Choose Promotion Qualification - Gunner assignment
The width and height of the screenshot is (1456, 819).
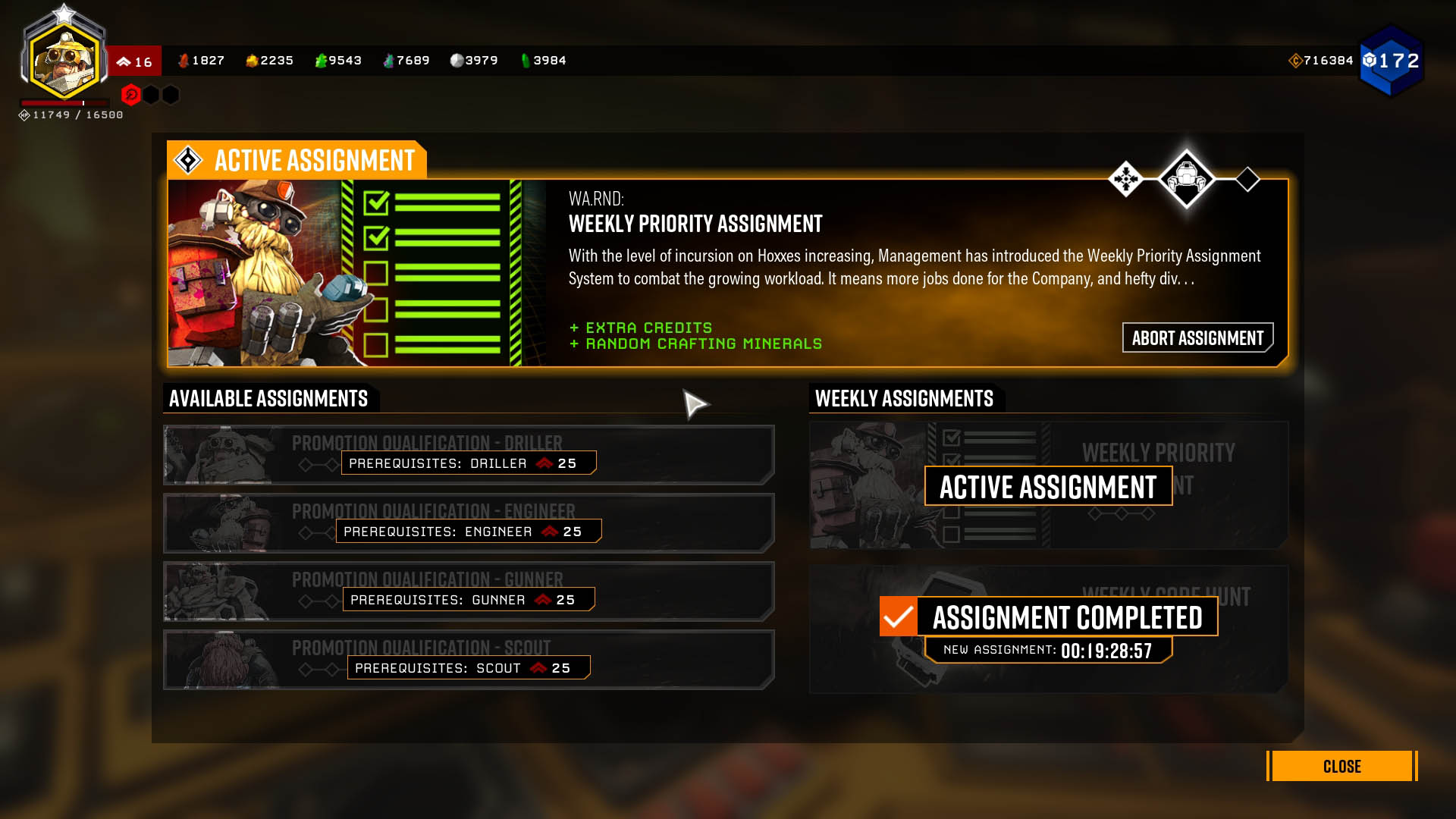(468, 591)
